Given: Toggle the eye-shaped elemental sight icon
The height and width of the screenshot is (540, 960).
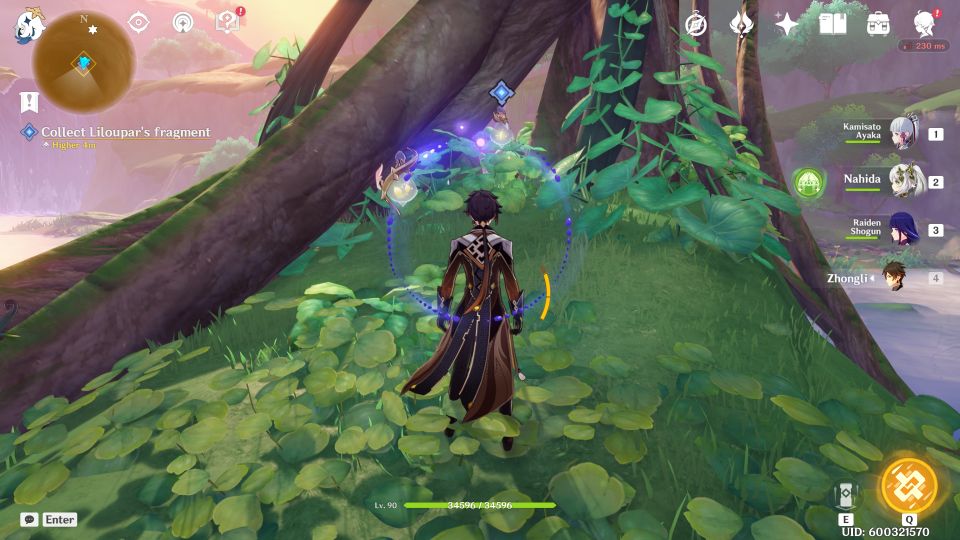Looking at the screenshot, I should click(x=139, y=22).
